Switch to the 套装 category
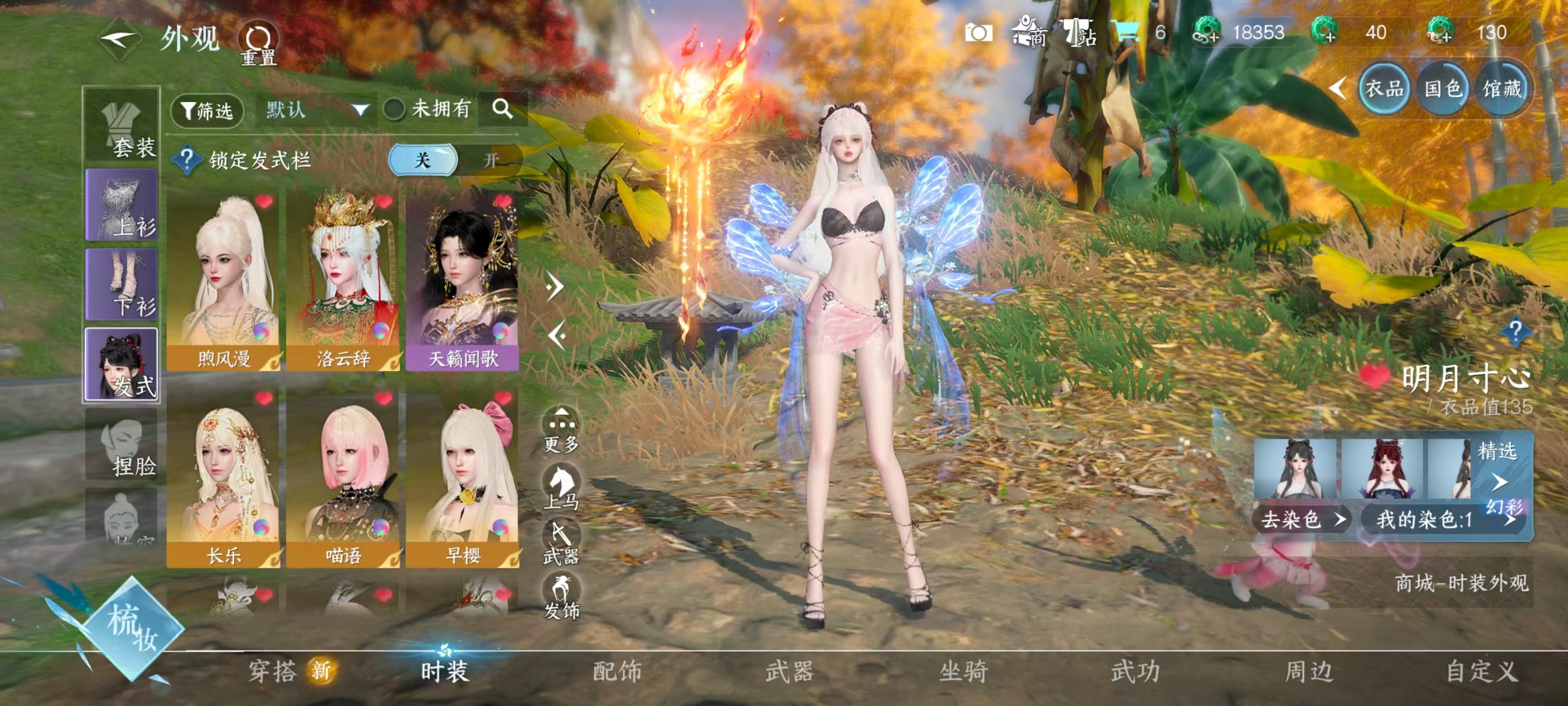The width and height of the screenshot is (1568, 706). pos(122,127)
